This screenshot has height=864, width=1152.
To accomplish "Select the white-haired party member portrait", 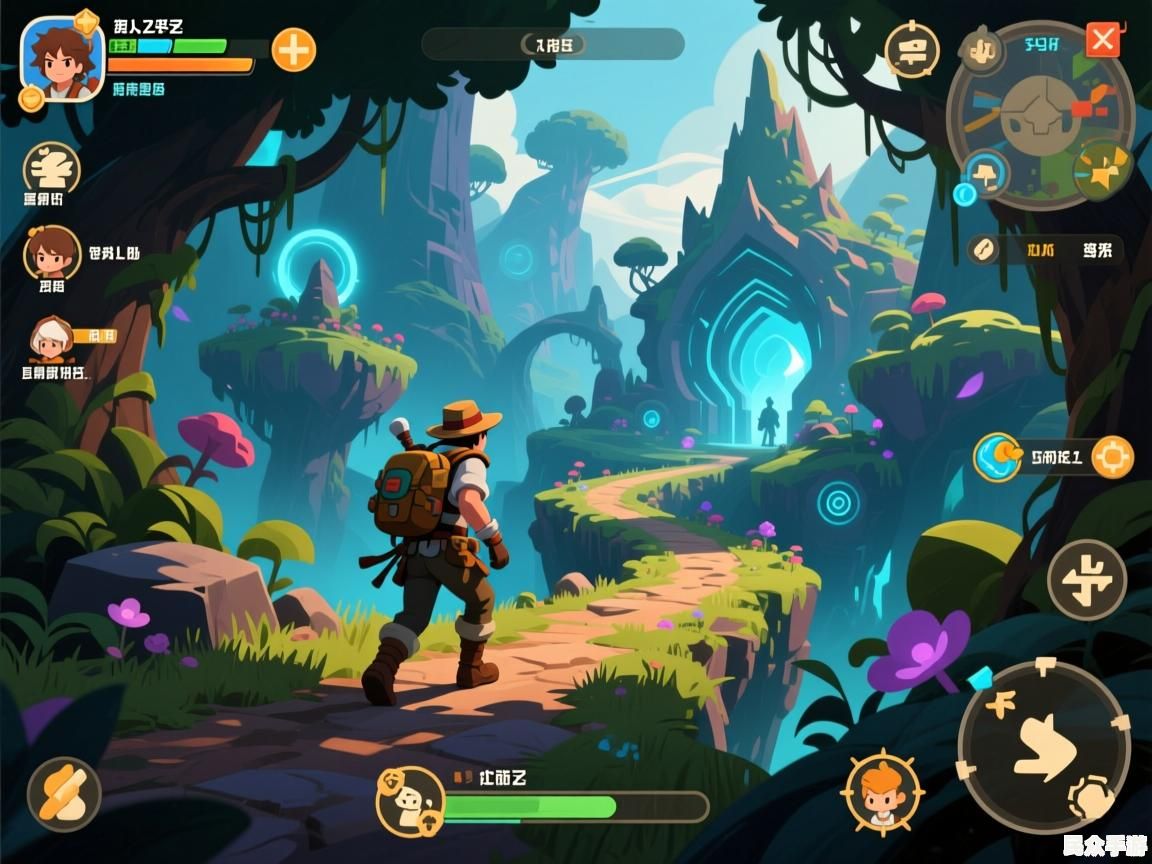I will (x=50, y=342).
